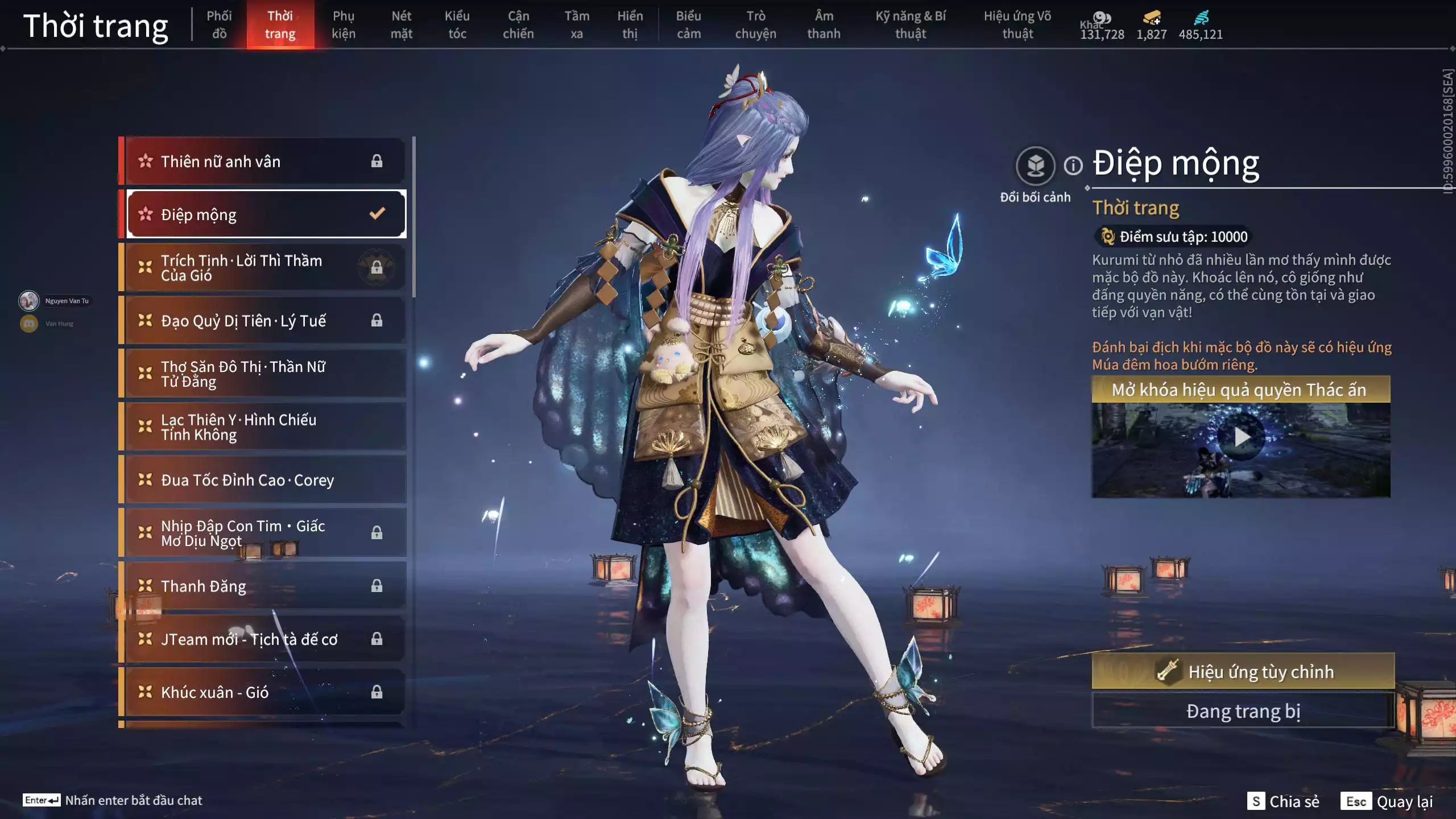Click the Đổi bối cảnh background button

[1035, 166]
